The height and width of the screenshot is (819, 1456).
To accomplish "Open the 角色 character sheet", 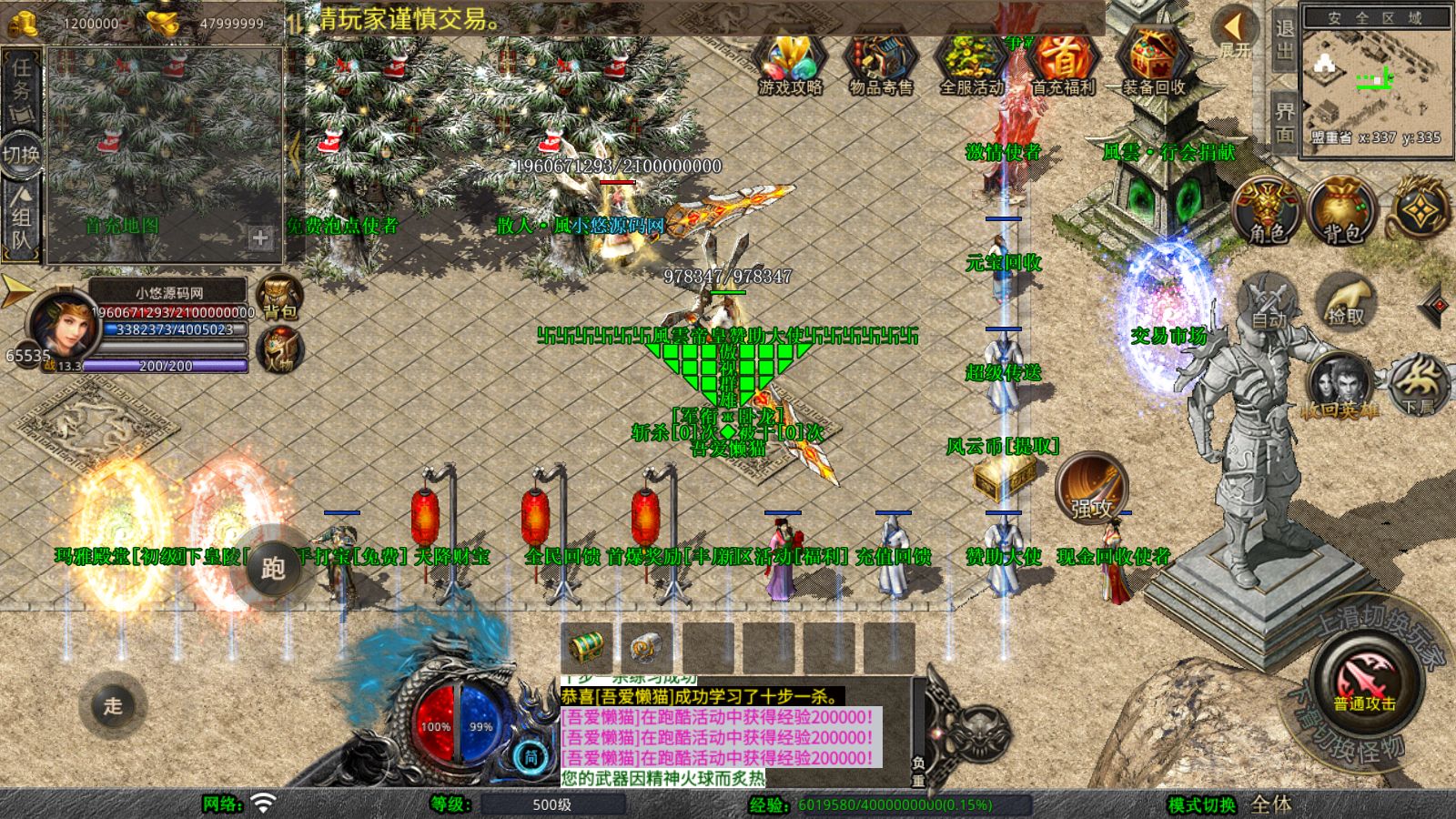I will click(x=1267, y=211).
